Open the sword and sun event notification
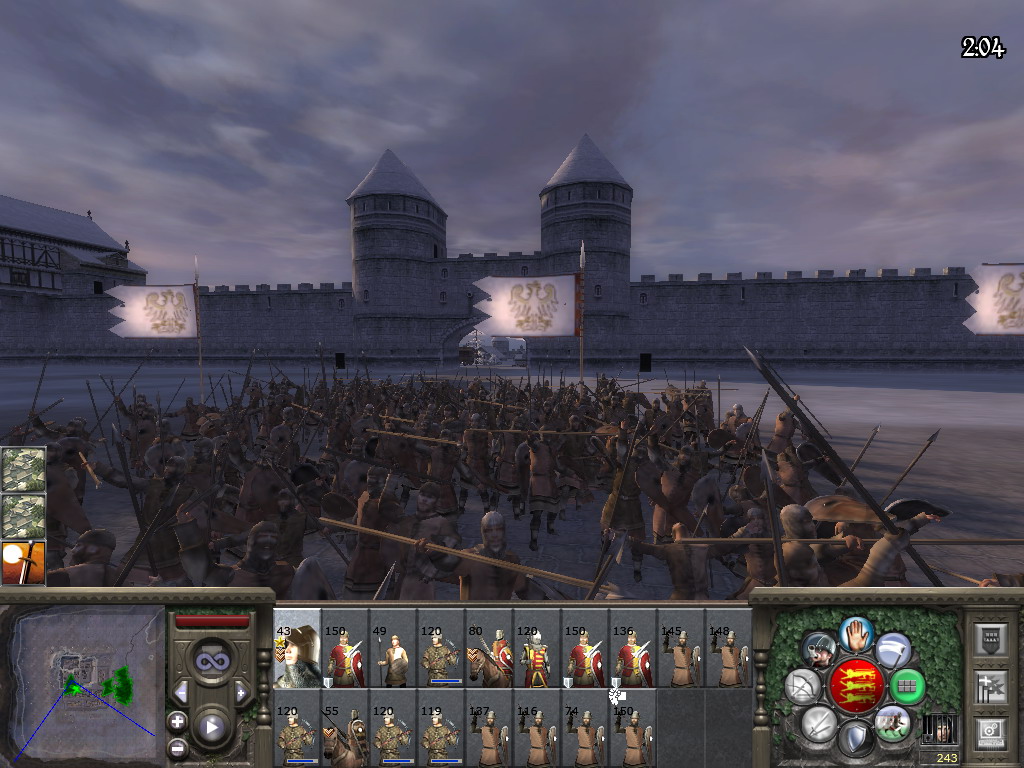This screenshot has height=768, width=1024. (x=23, y=562)
